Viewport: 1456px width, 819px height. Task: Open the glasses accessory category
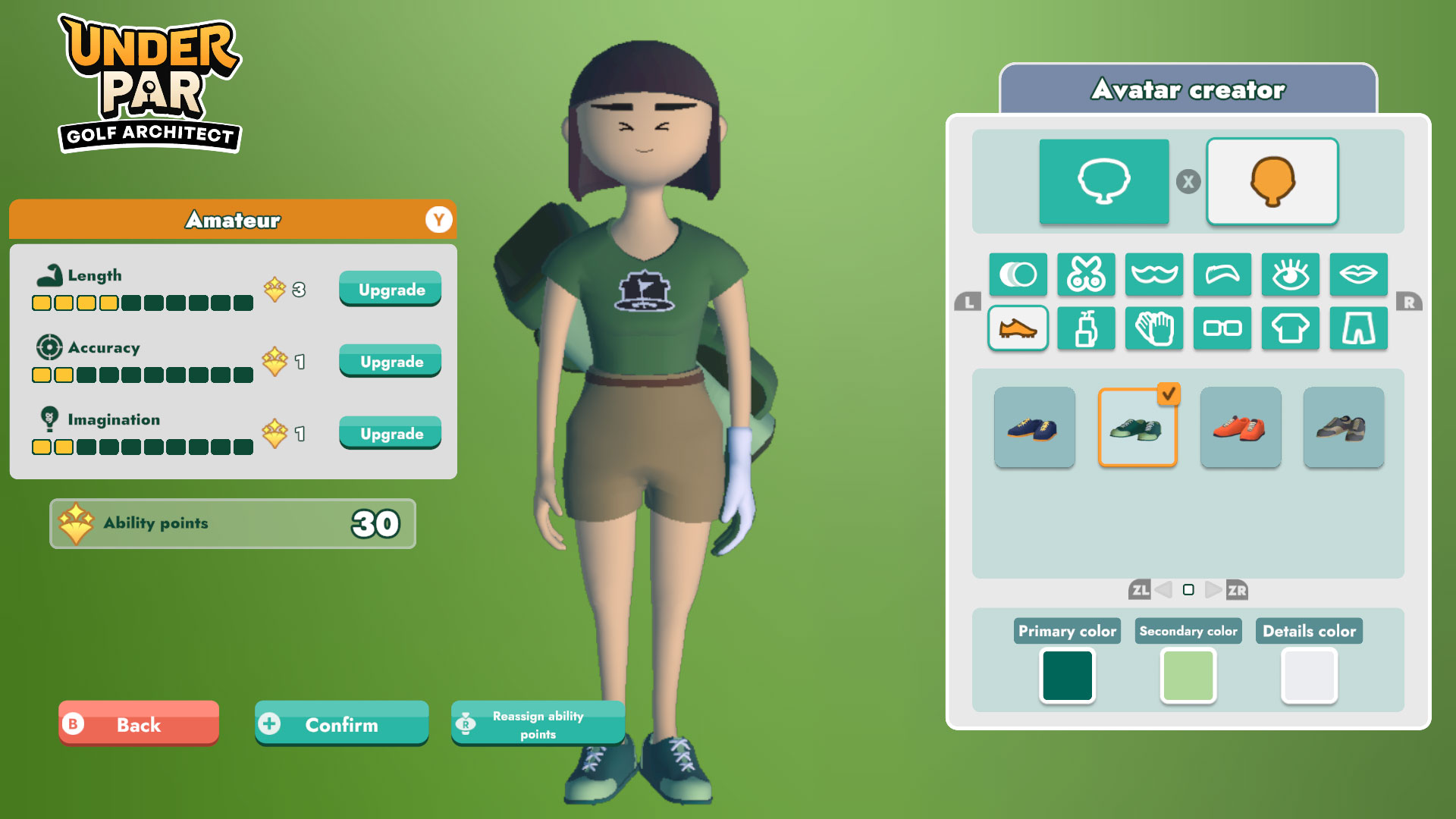[1222, 328]
